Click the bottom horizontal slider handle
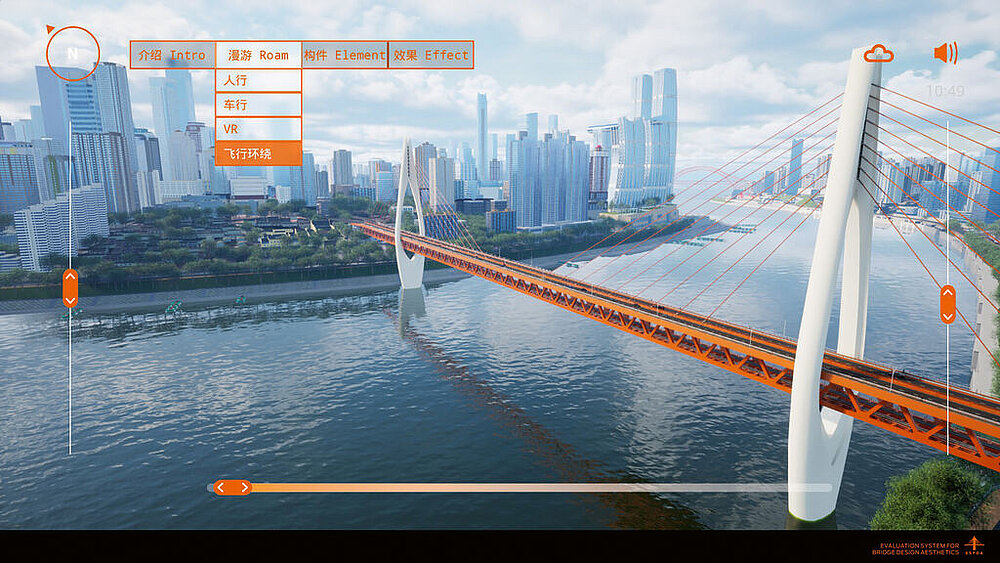Screen dimensions: 1000x563 pyautogui.click(x=232, y=488)
